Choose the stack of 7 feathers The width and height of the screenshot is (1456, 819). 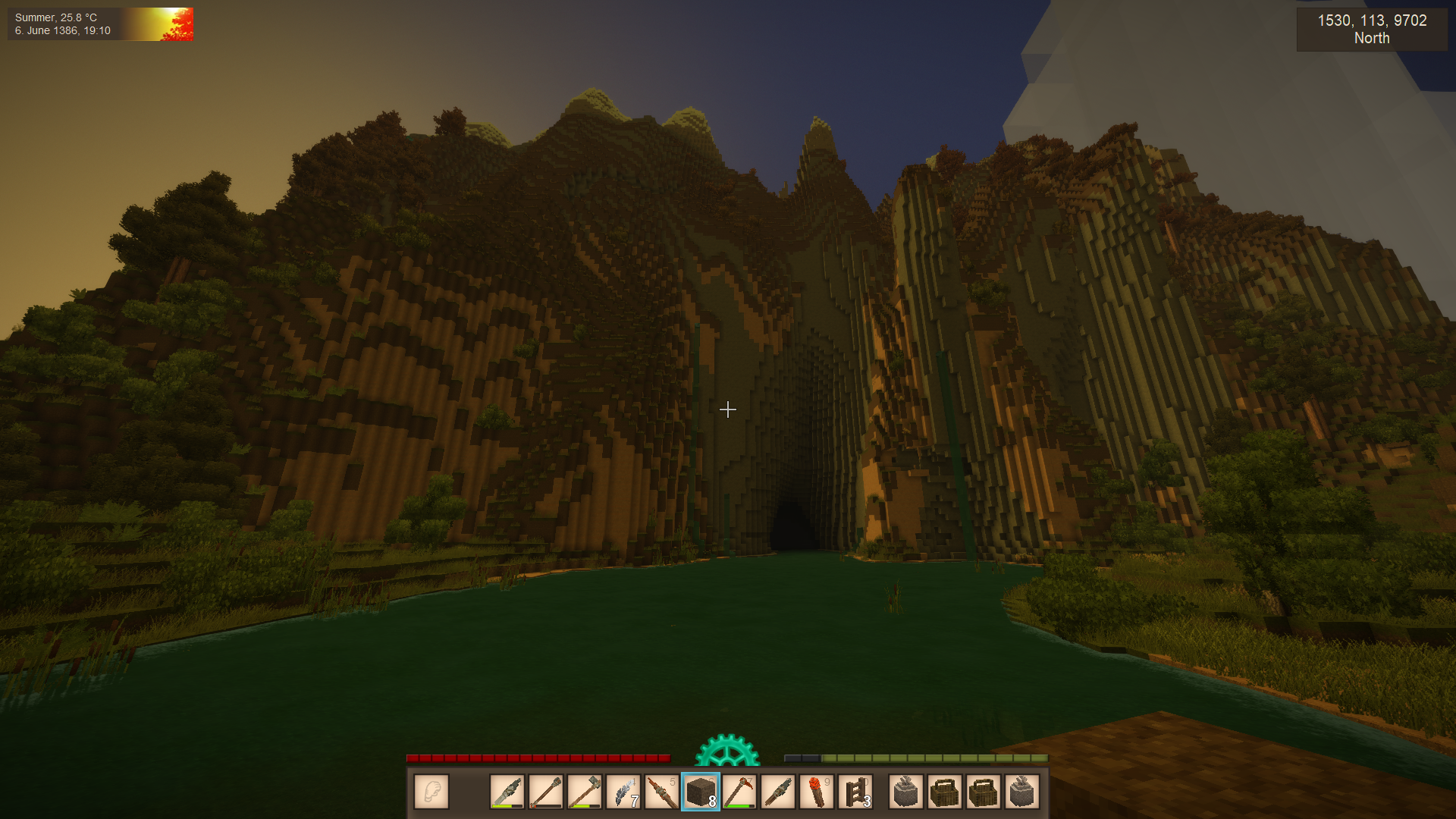point(623,792)
